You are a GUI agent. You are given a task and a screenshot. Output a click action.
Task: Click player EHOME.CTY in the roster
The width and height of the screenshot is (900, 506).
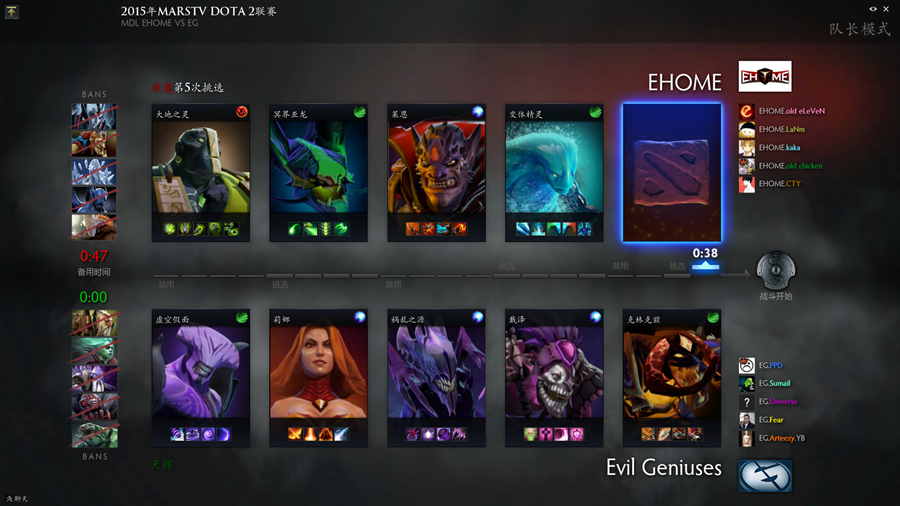778,184
